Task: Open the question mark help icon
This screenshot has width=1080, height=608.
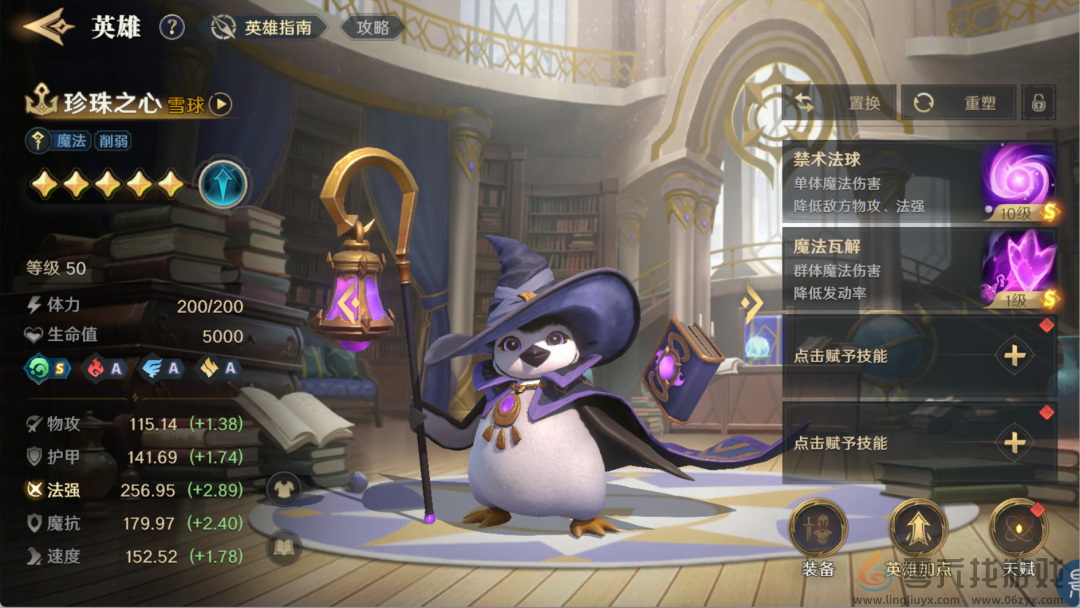Action: (172, 27)
